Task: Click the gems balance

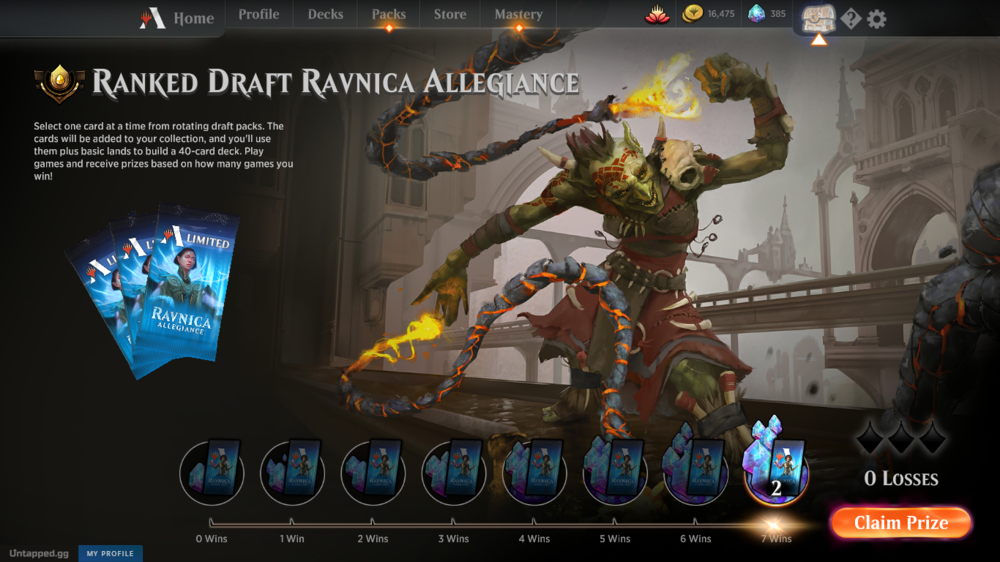Action: (x=768, y=15)
